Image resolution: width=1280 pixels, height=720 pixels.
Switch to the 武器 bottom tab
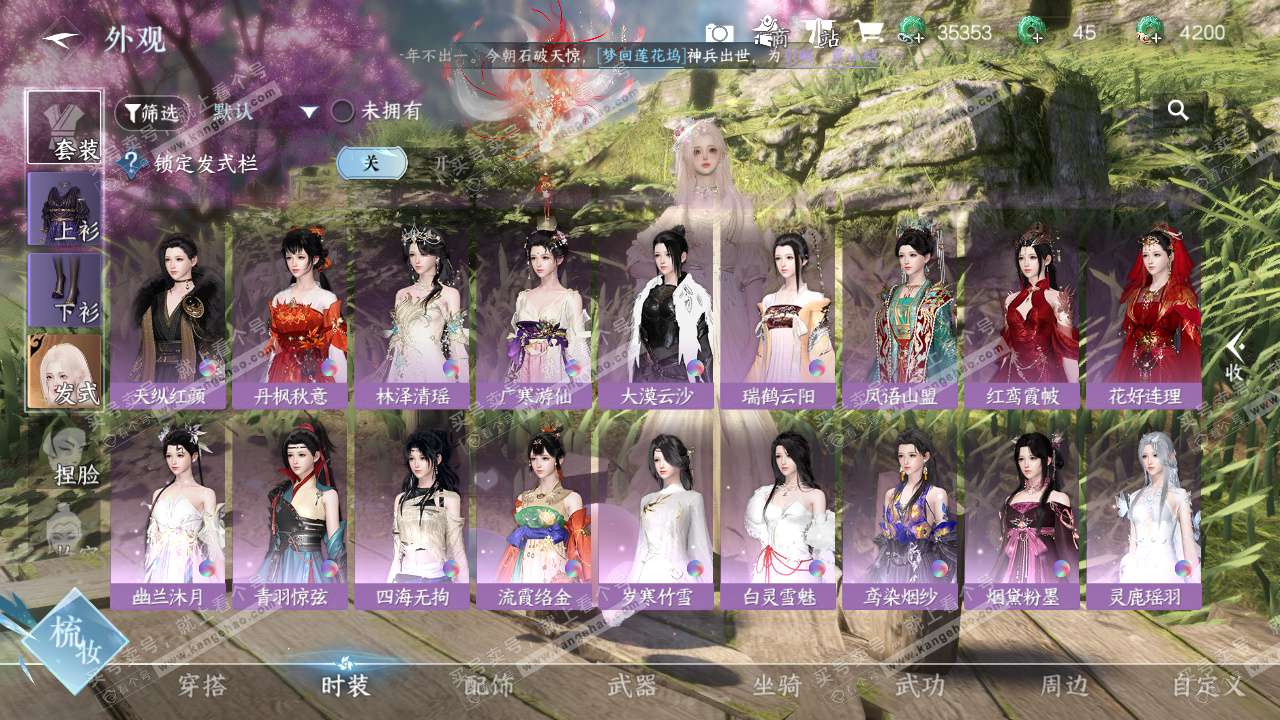coord(632,685)
